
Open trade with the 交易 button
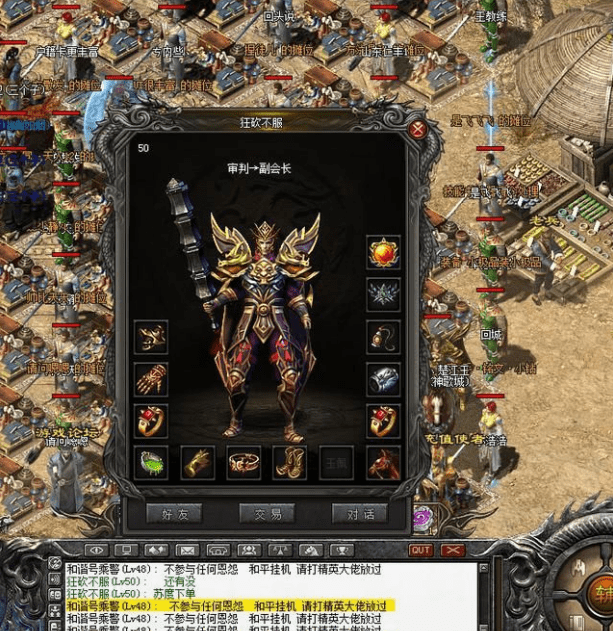tap(267, 513)
